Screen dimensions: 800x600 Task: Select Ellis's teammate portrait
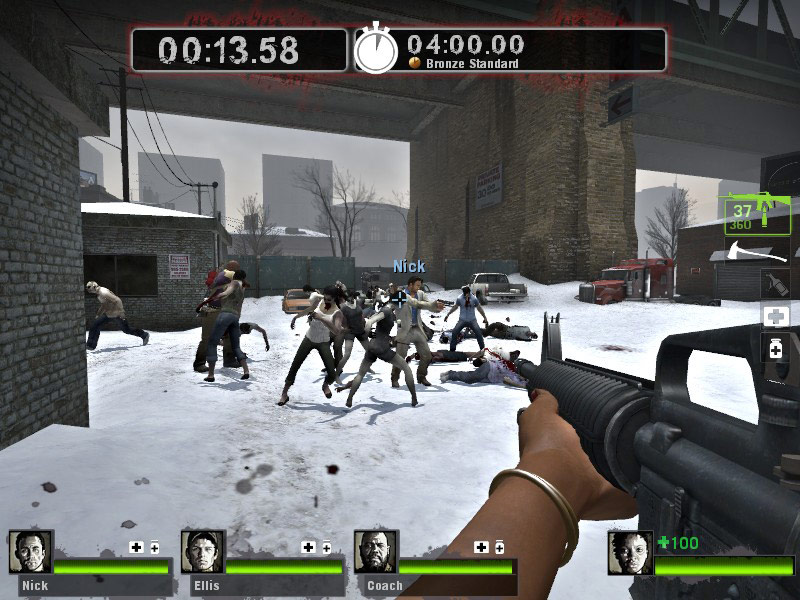(203, 552)
